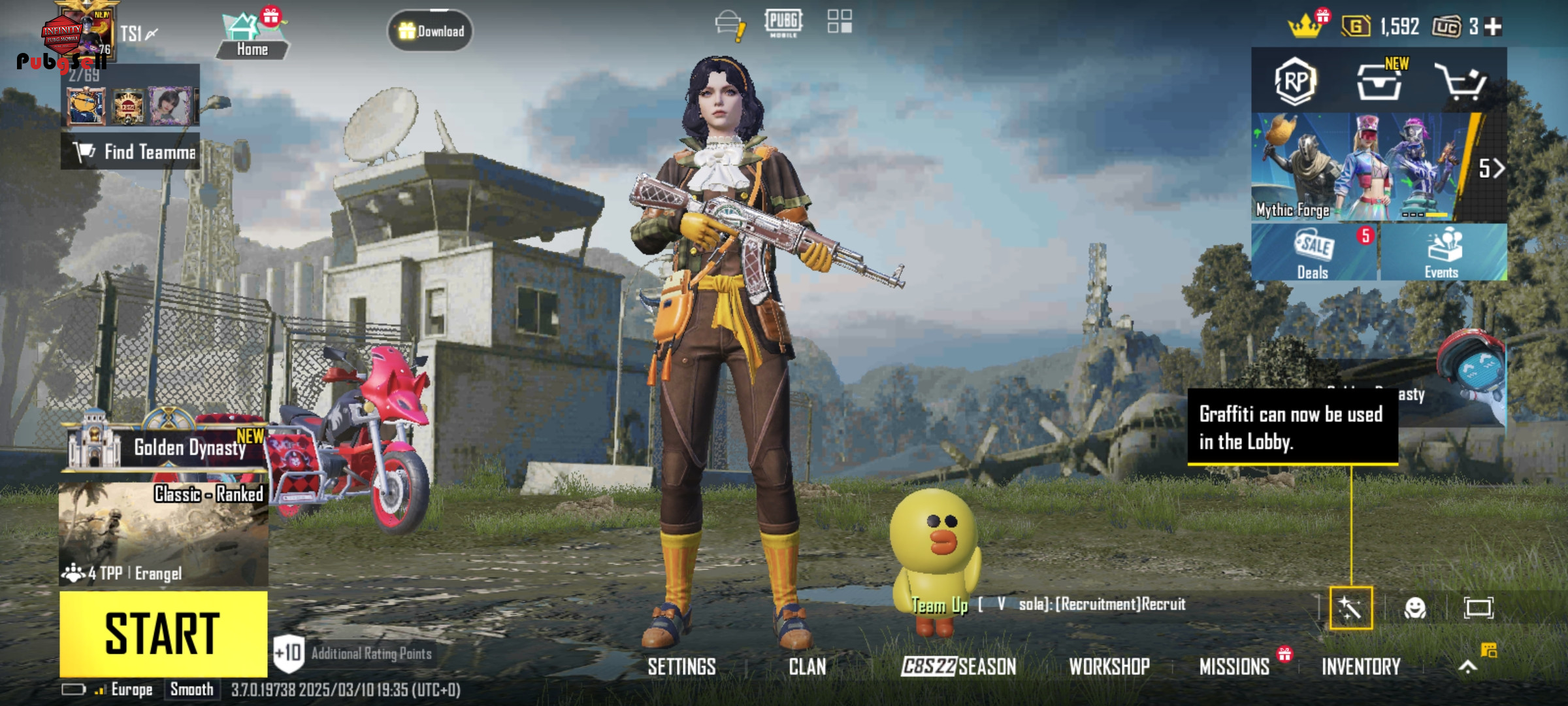The width and height of the screenshot is (1568, 706).
Task: Open the Inventory
Action: coord(1361,667)
